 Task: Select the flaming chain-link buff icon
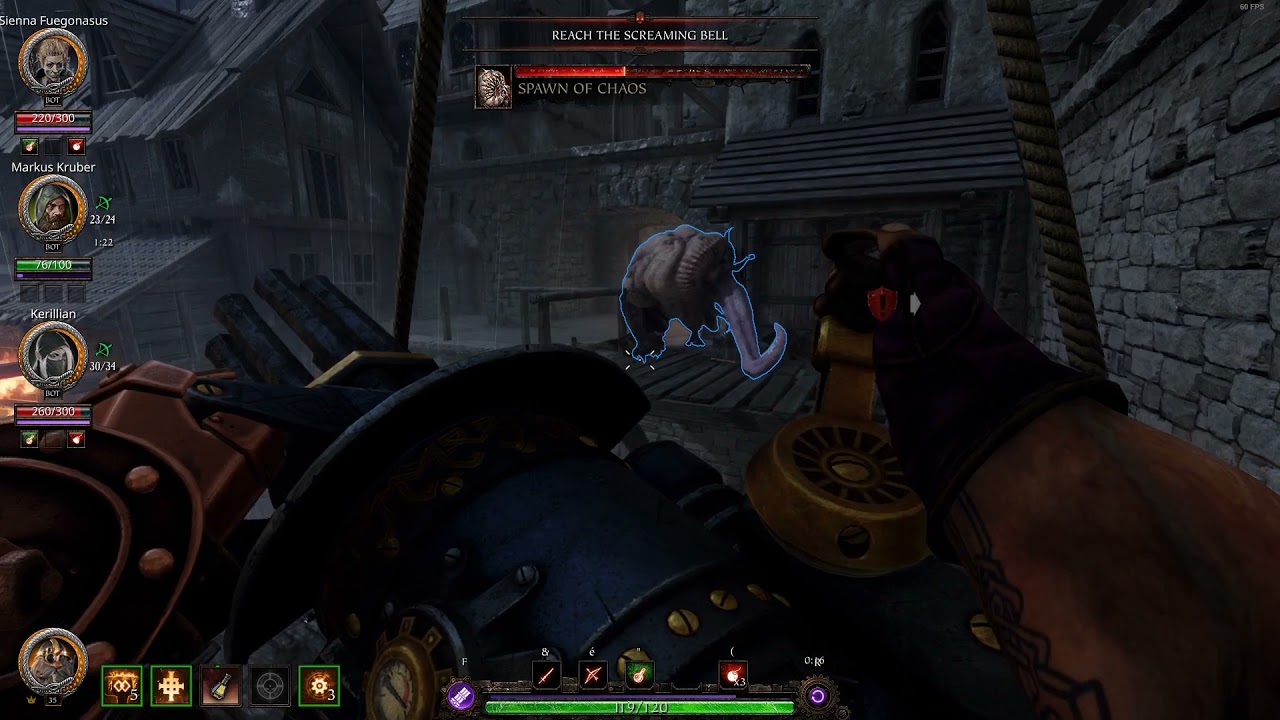click(x=121, y=686)
